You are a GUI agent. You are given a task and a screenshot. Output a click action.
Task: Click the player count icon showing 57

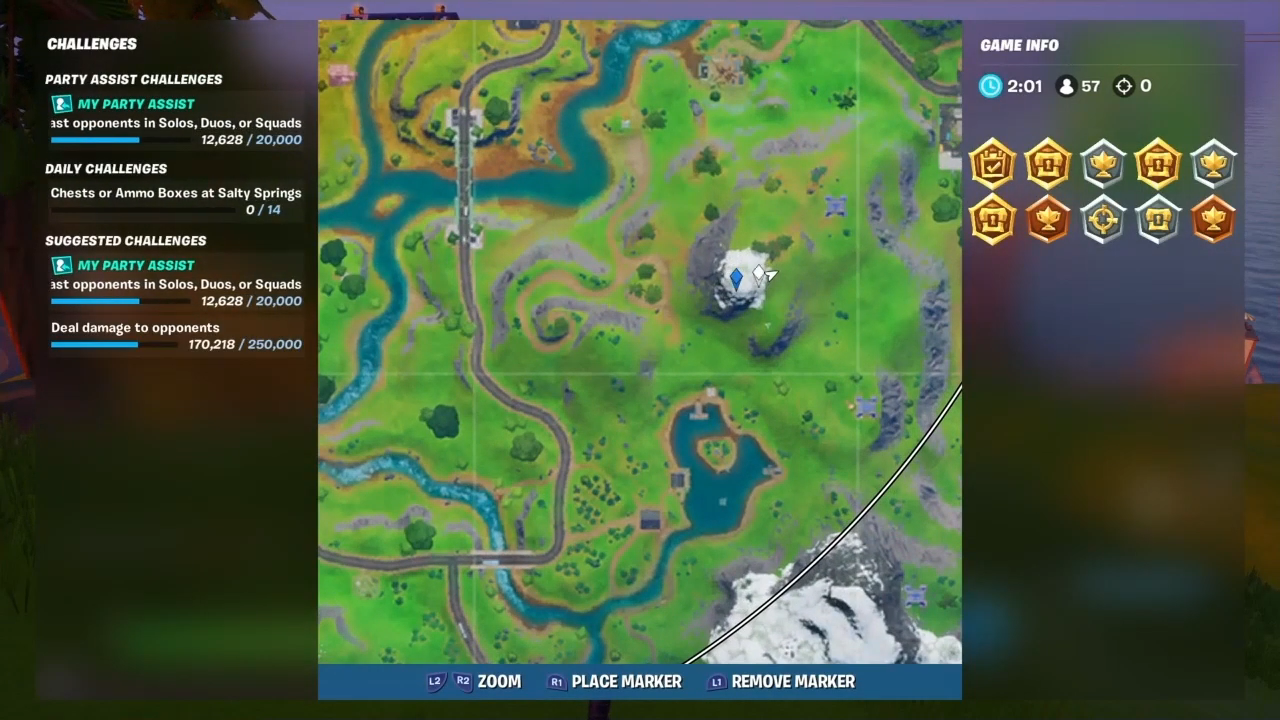1066,86
